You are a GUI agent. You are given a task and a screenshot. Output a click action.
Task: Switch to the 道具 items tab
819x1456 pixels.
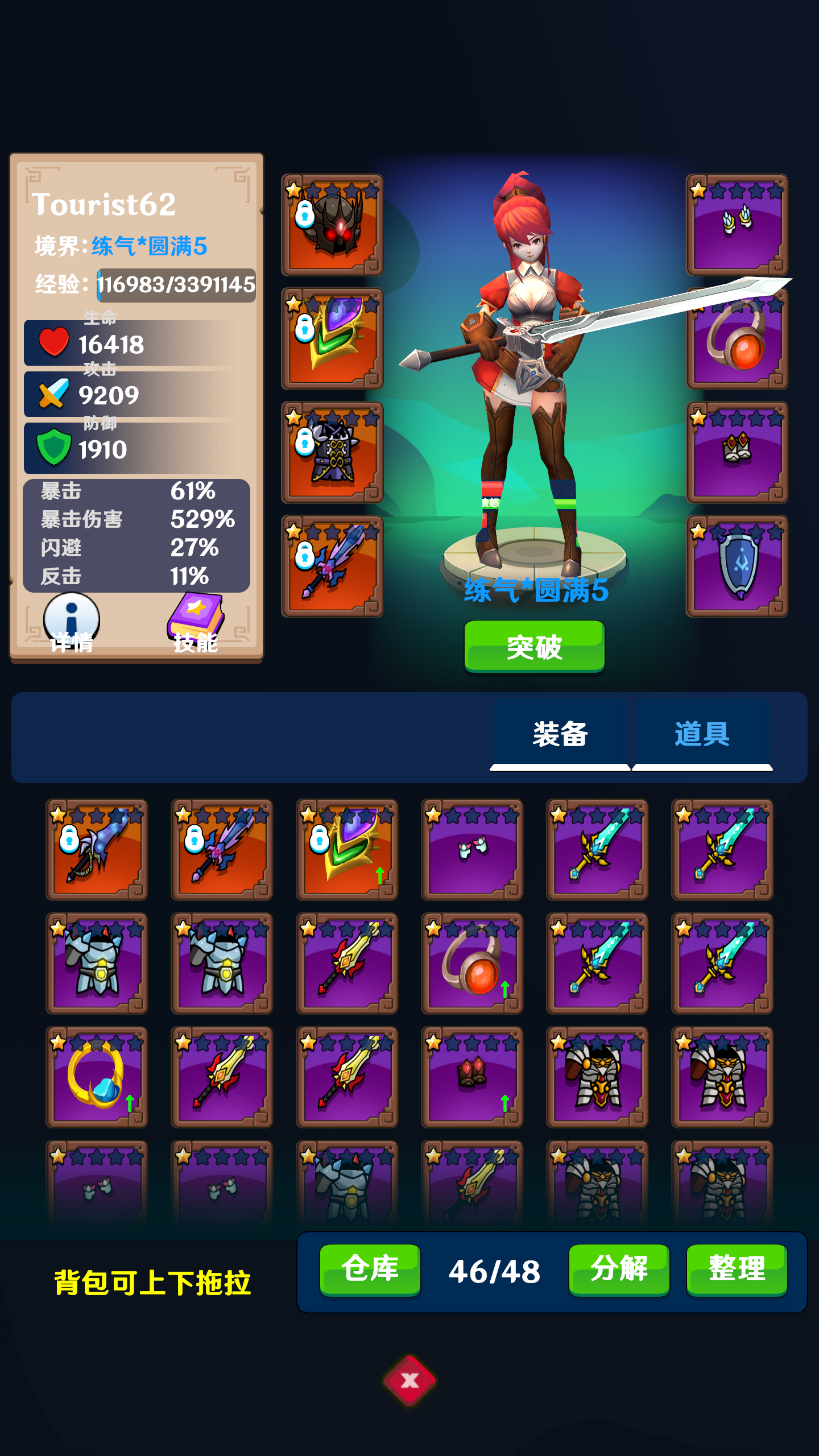point(703,734)
